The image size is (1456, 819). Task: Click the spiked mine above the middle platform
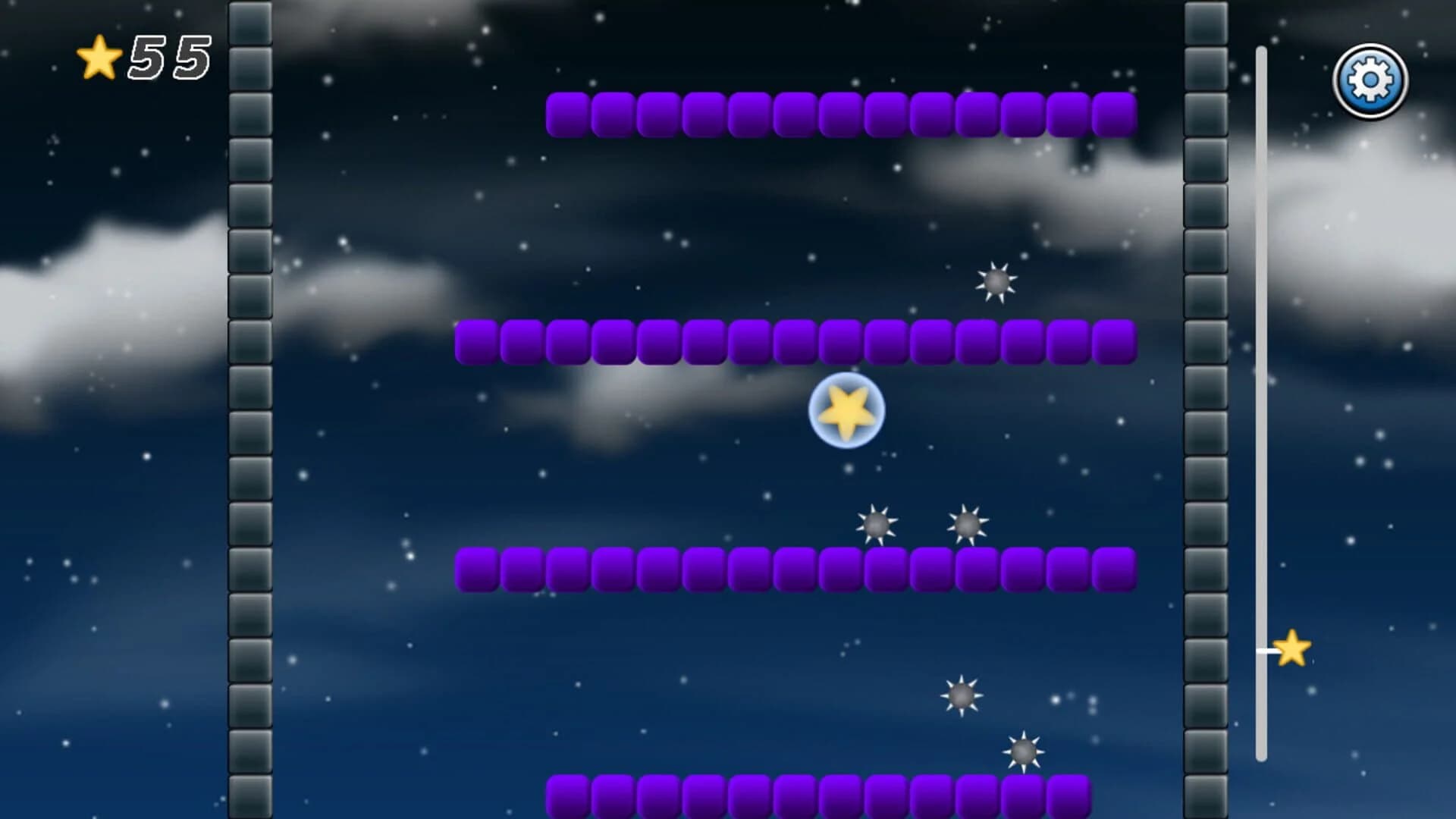(997, 283)
